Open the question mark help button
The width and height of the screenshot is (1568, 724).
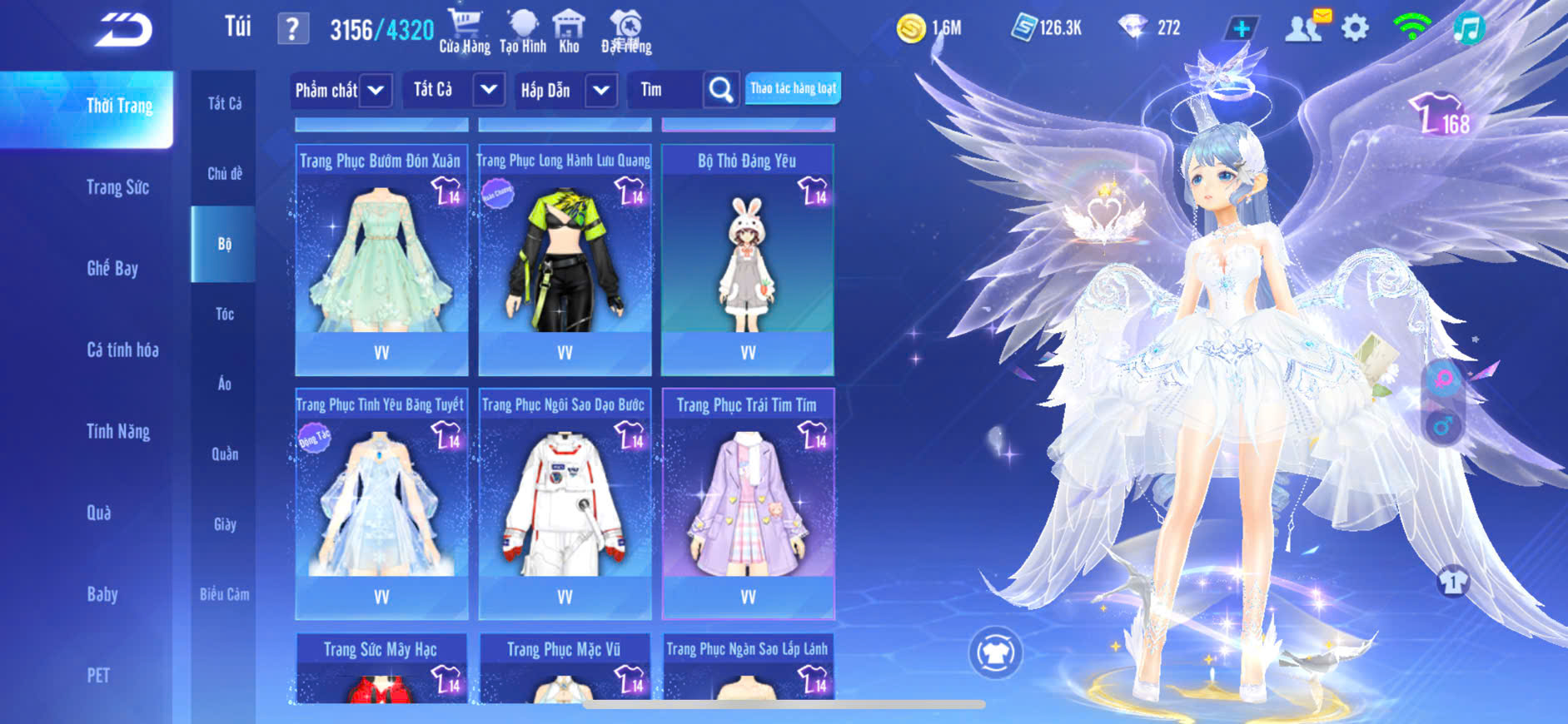tap(292, 29)
